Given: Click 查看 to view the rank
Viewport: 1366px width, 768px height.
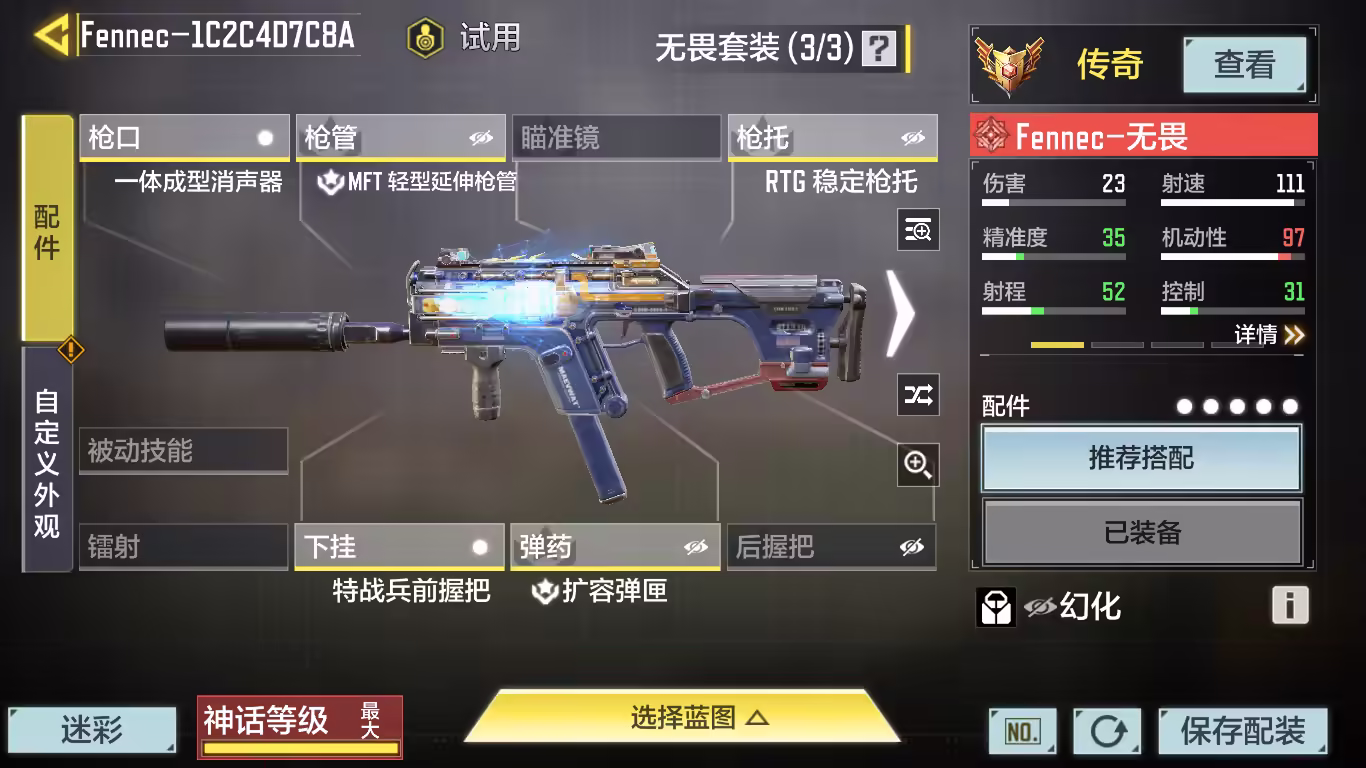Looking at the screenshot, I should pos(1244,66).
